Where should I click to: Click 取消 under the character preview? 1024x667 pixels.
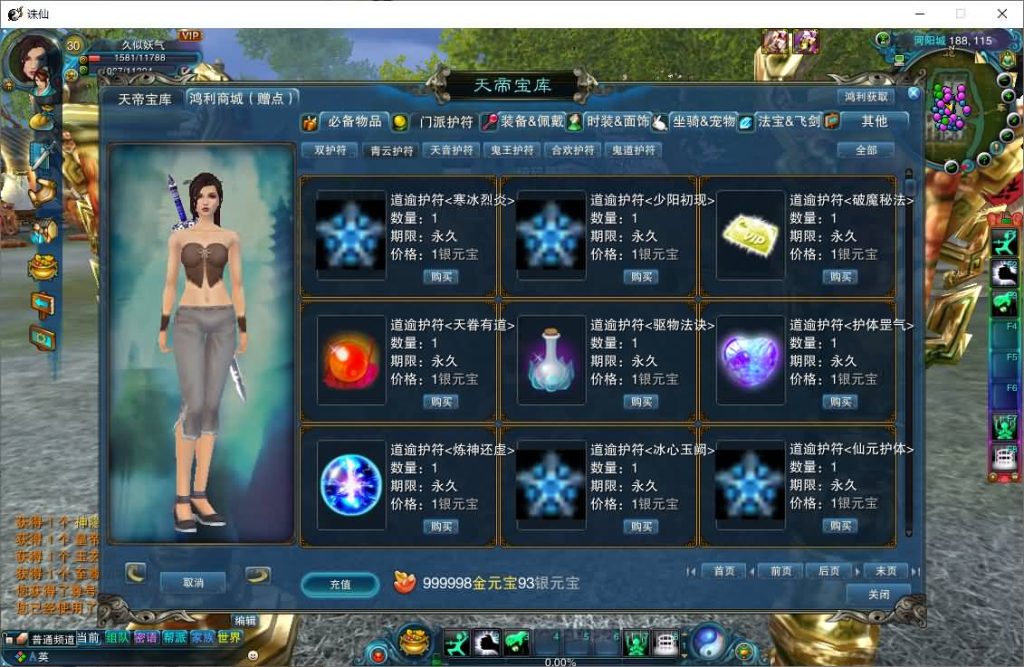[193, 582]
